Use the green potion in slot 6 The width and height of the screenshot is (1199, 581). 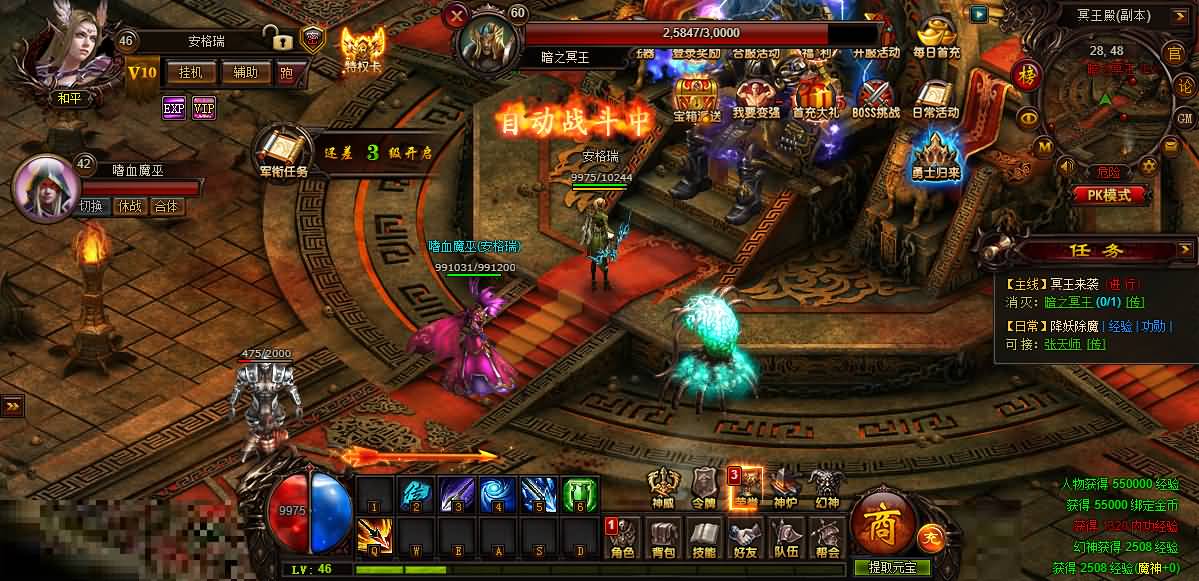point(580,495)
